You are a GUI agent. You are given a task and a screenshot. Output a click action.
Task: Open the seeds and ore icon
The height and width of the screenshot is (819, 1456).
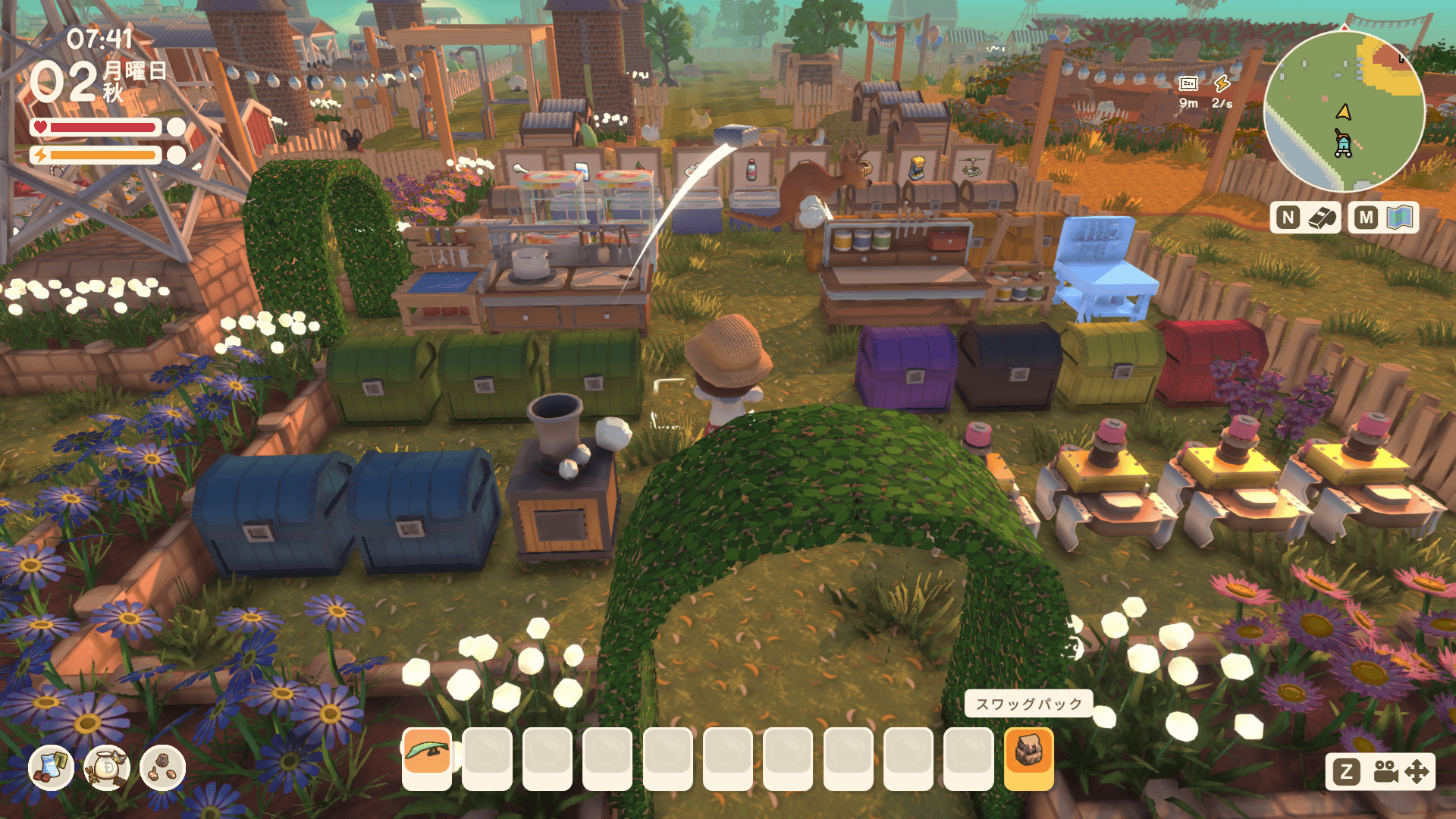click(163, 767)
